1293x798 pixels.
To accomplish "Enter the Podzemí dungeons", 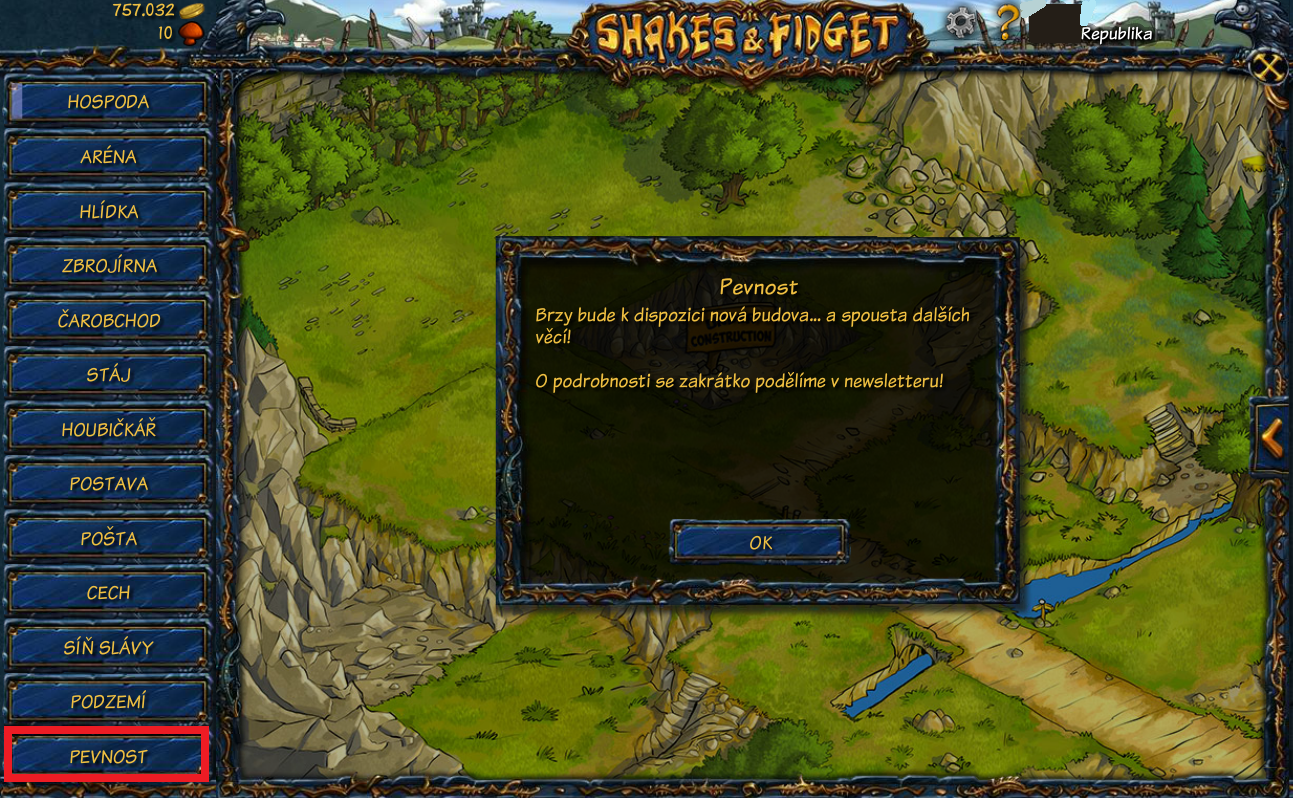I will coord(108,702).
